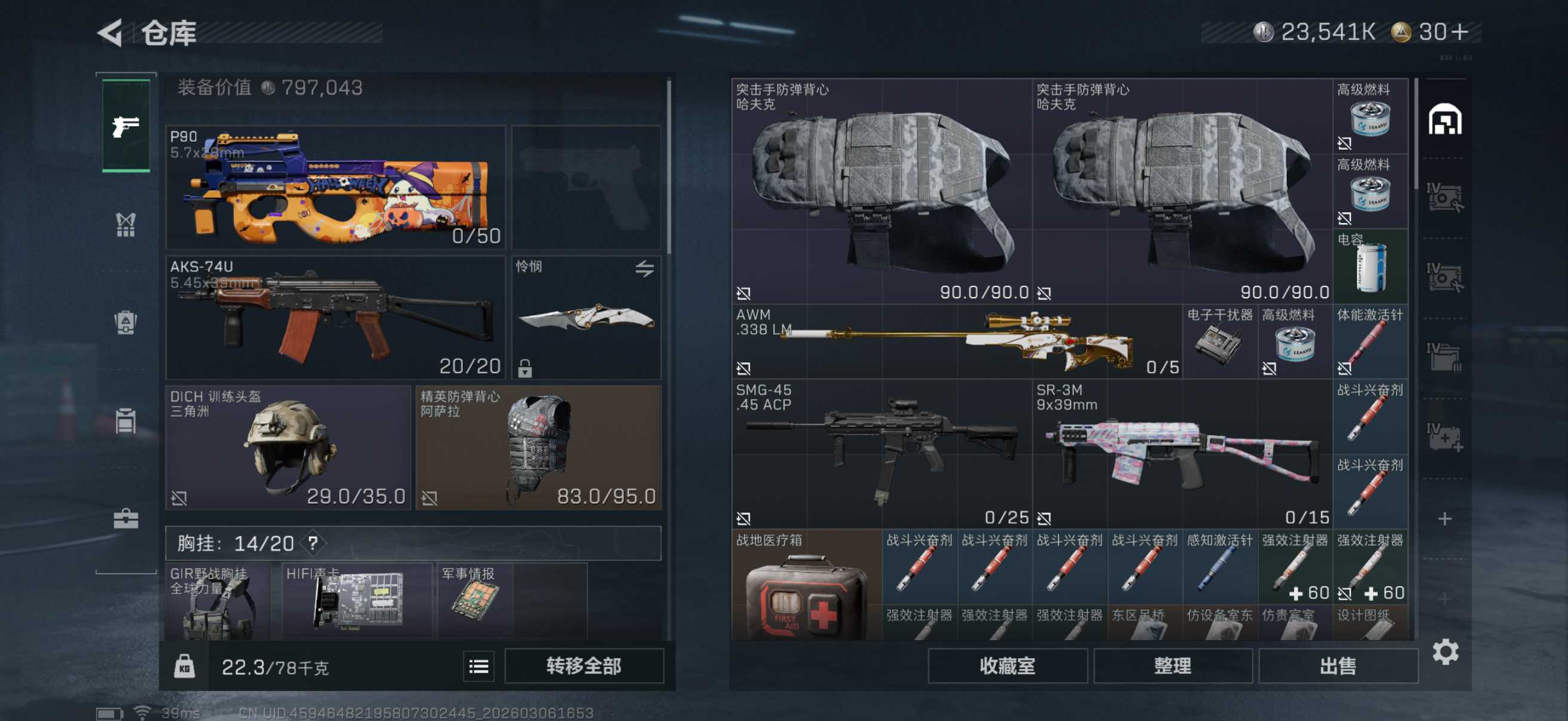Select the P90 Halloween weapon slot
This screenshot has height=721, width=1568.
[x=335, y=187]
